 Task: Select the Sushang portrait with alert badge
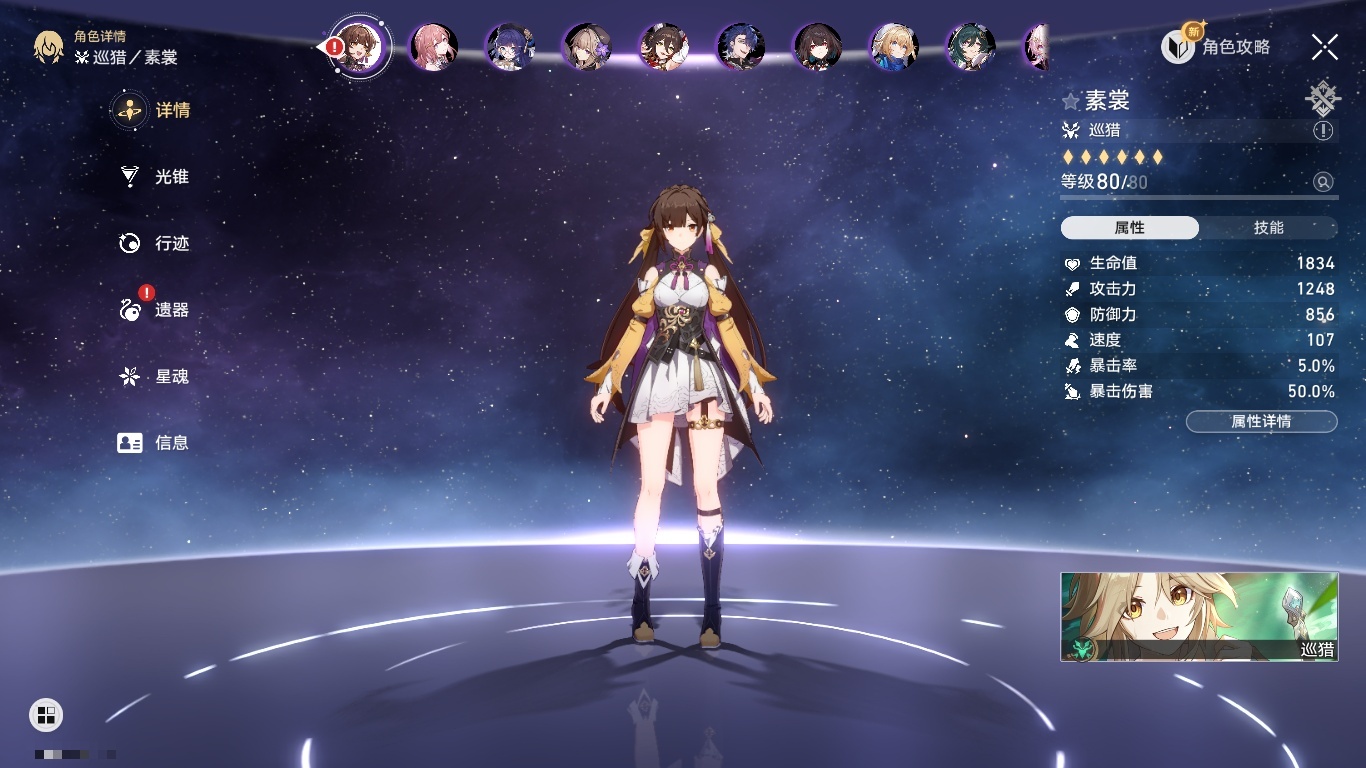pyautogui.click(x=360, y=47)
